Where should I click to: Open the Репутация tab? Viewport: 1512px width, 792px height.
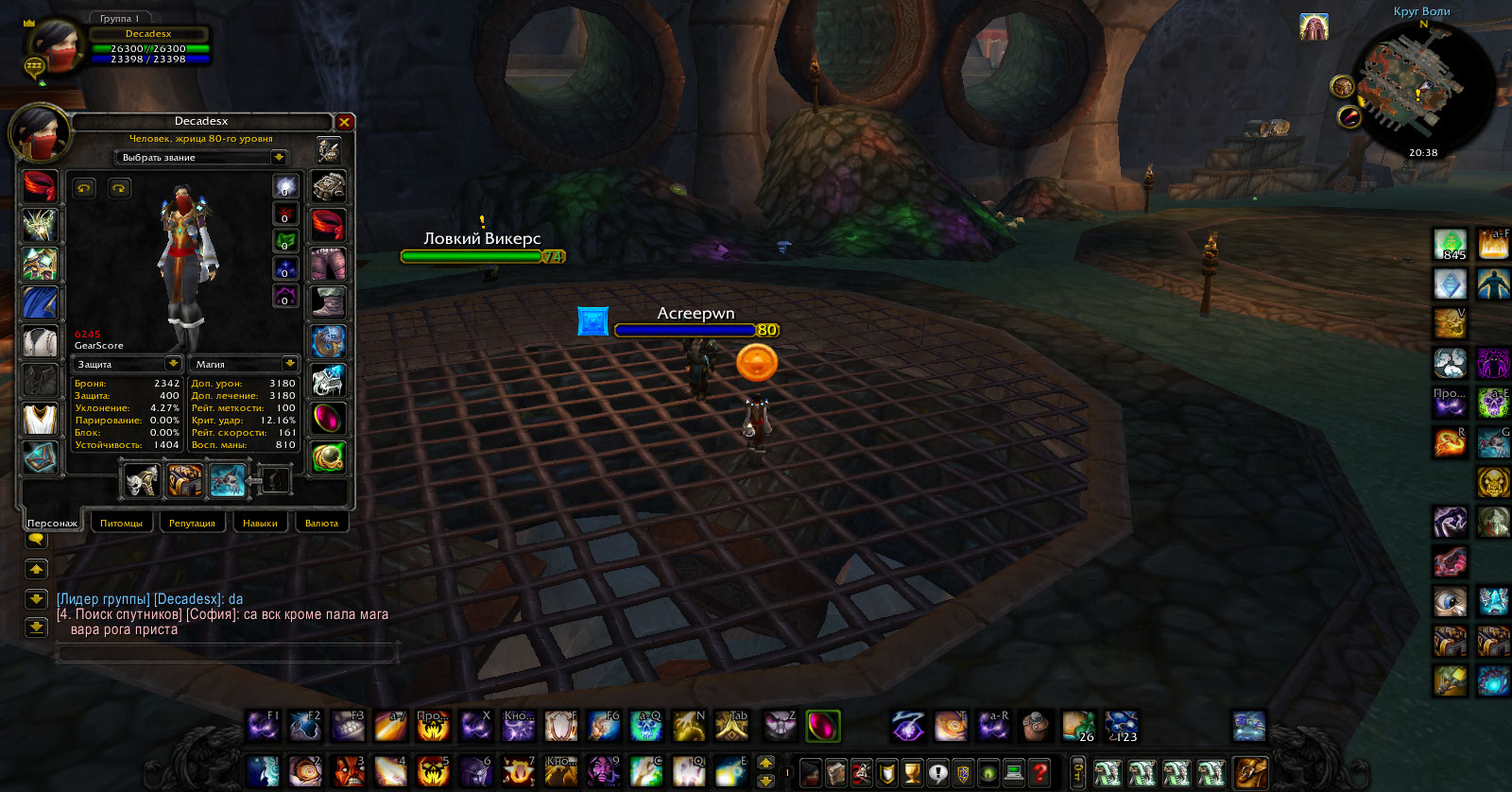[192, 523]
